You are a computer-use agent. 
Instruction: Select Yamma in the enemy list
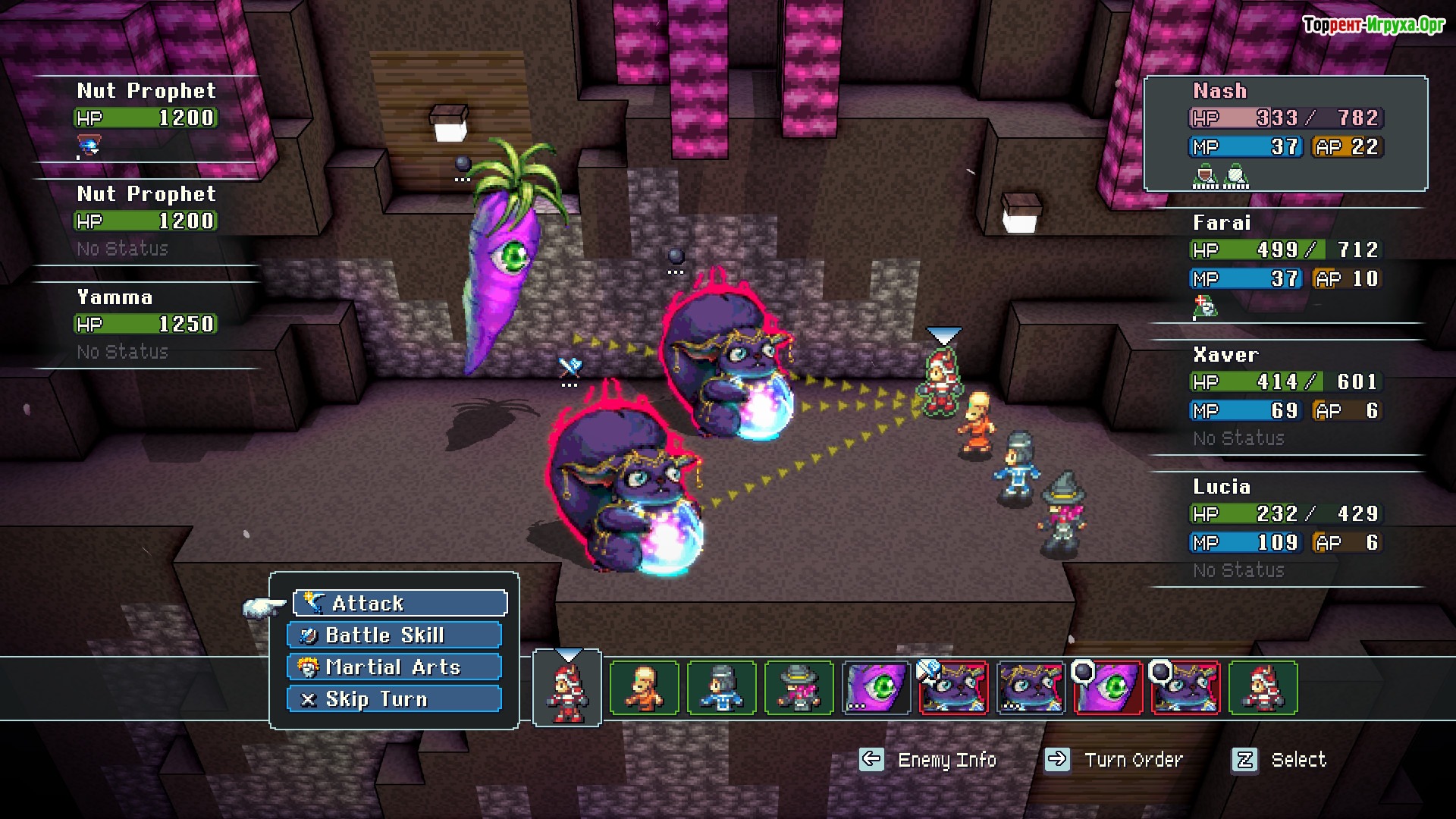pos(146,324)
